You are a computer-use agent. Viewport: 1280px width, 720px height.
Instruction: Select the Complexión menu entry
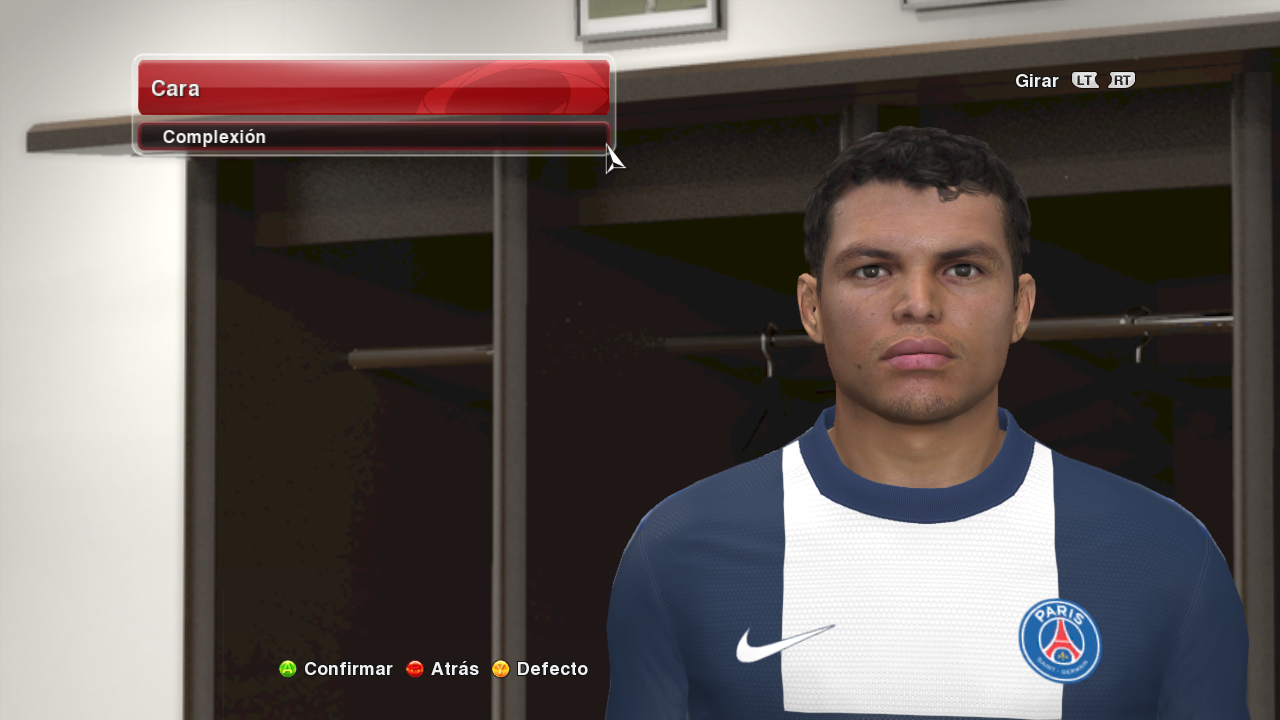pyautogui.click(x=372, y=137)
